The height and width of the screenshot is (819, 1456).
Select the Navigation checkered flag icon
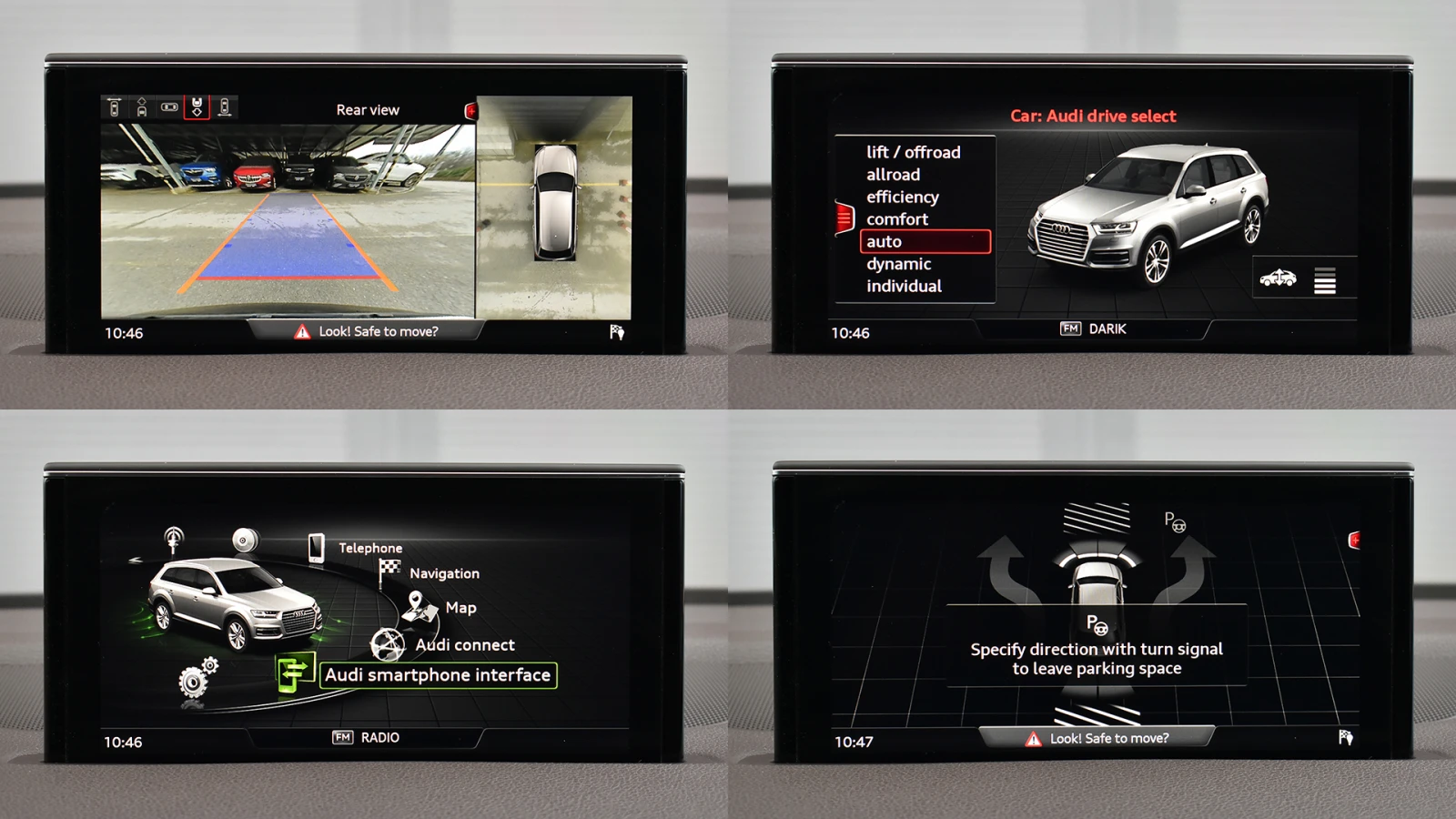click(389, 568)
